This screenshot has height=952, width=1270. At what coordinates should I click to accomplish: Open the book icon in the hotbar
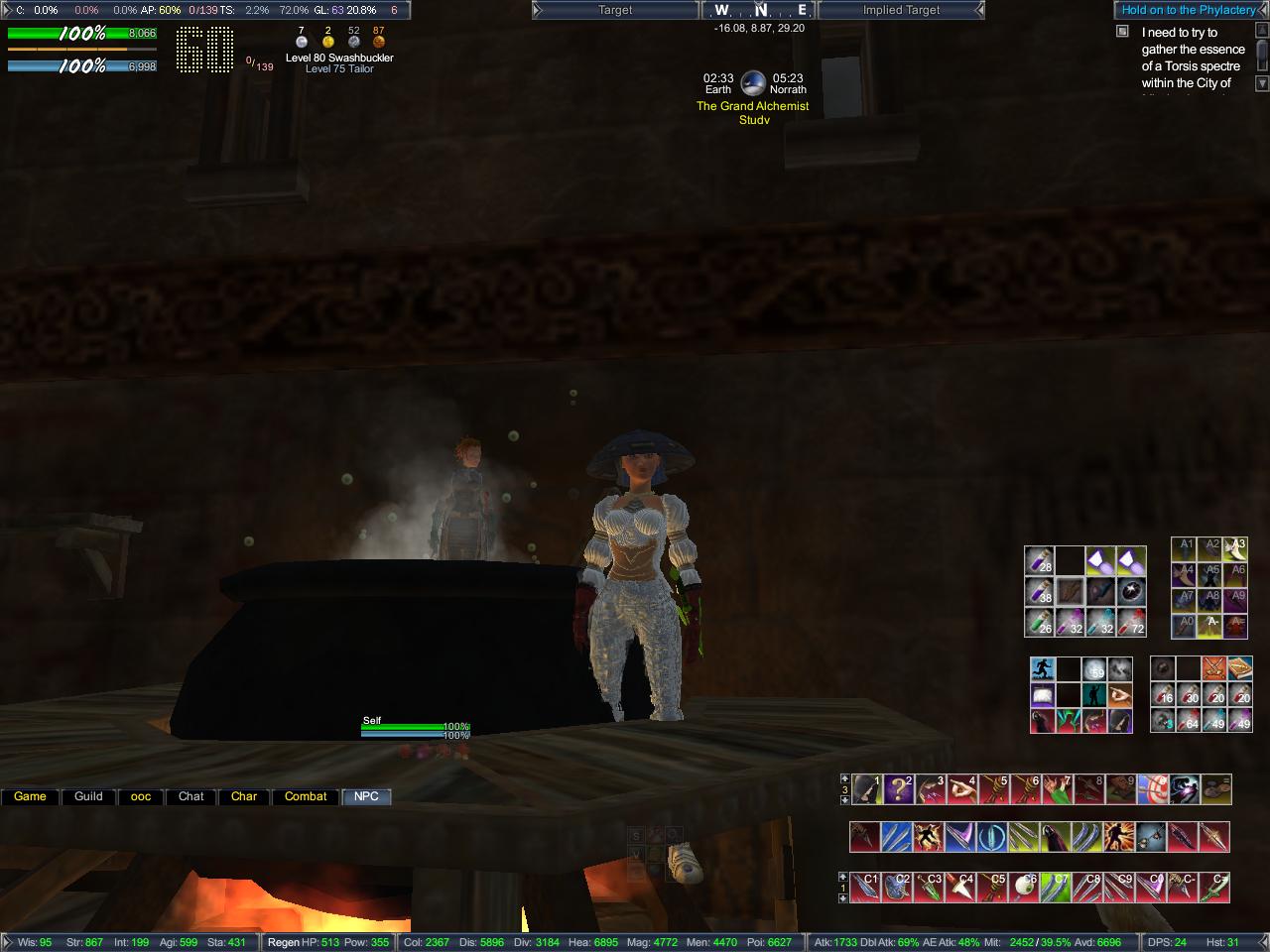[x=1238, y=669]
